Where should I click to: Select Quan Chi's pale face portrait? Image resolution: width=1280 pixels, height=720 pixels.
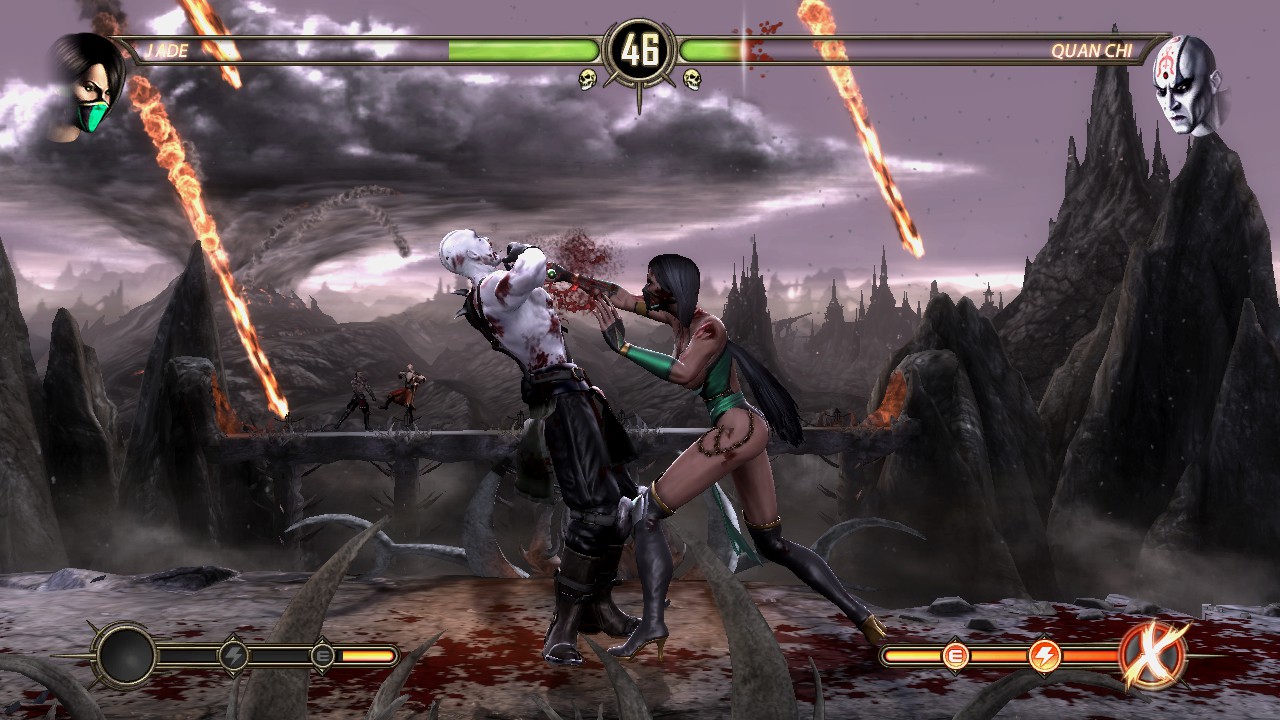click(1186, 84)
